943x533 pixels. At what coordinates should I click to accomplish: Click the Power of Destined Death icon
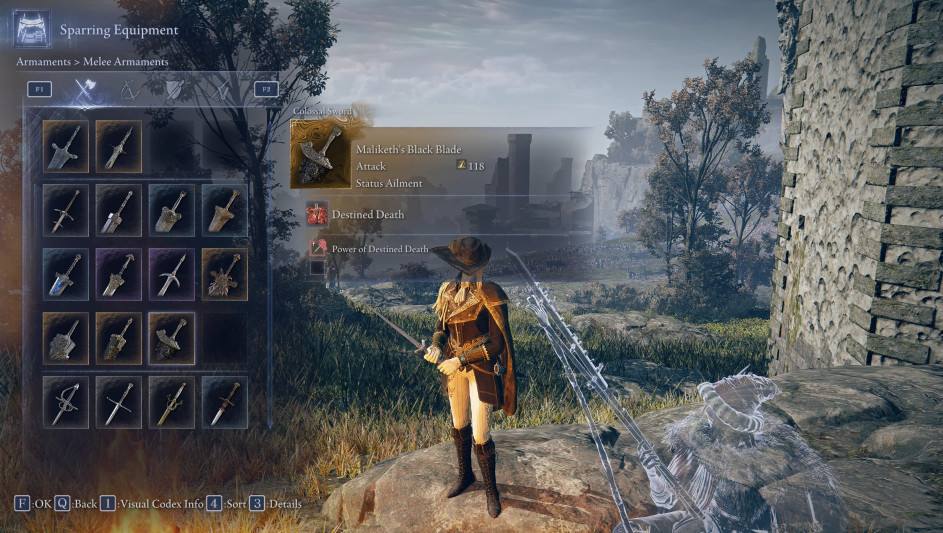click(318, 248)
